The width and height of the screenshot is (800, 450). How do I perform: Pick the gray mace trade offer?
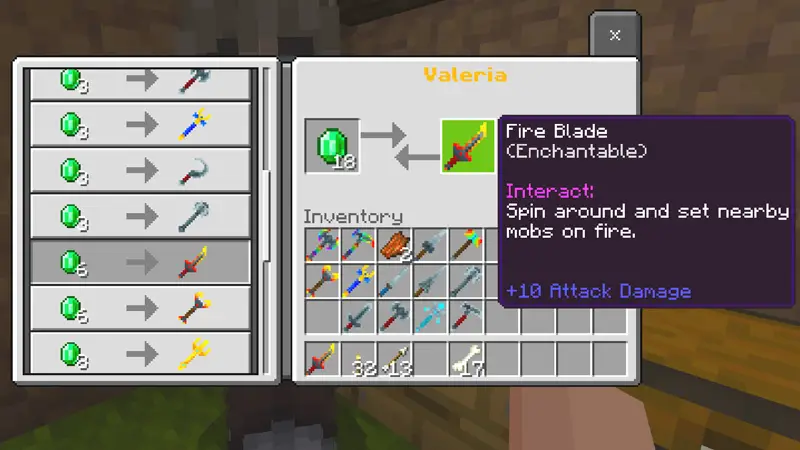tap(139, 216)
